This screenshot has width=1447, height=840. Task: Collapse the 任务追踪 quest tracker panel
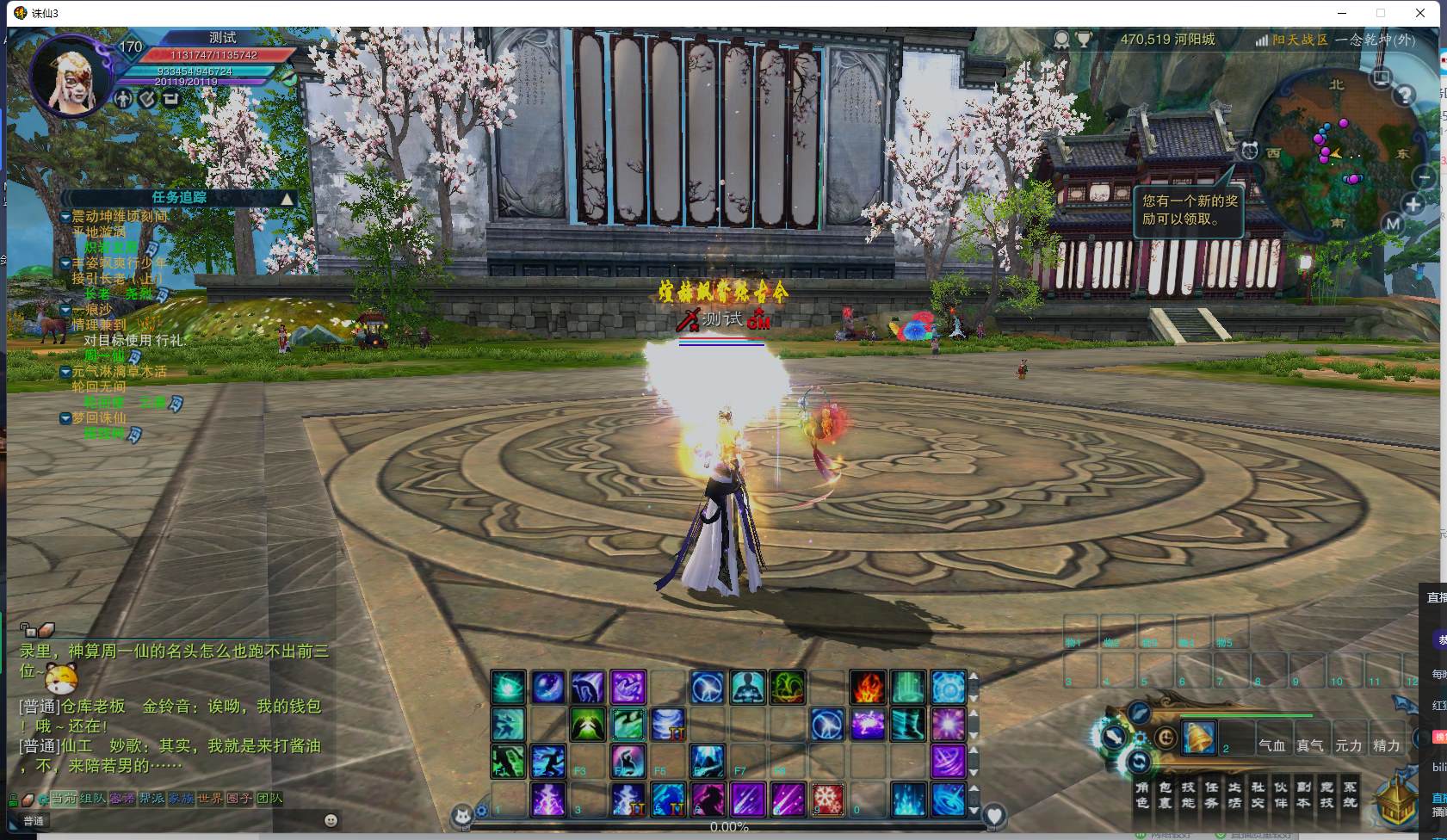tap(288, 198)
